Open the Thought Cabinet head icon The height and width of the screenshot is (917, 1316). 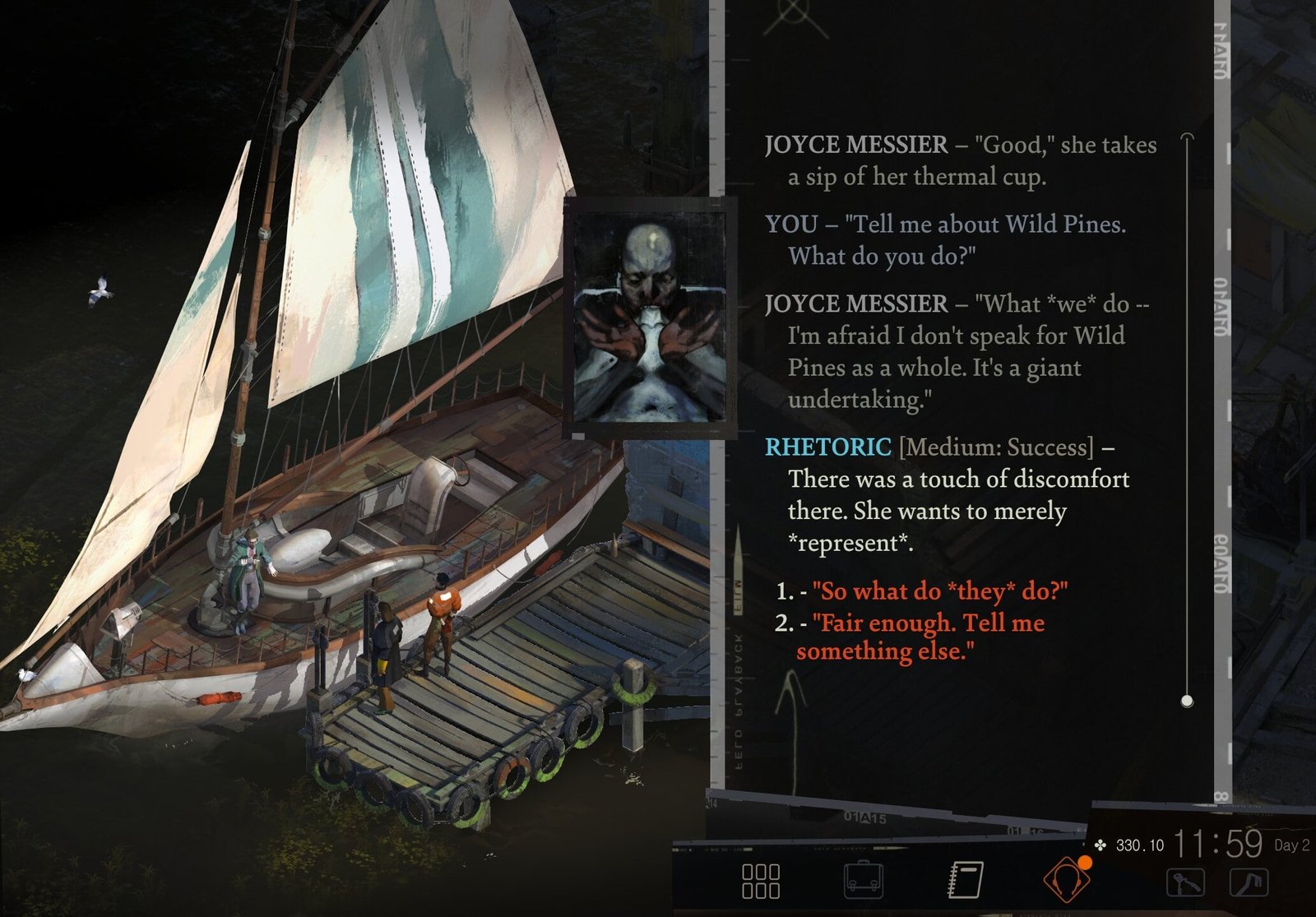[1066, 879]
